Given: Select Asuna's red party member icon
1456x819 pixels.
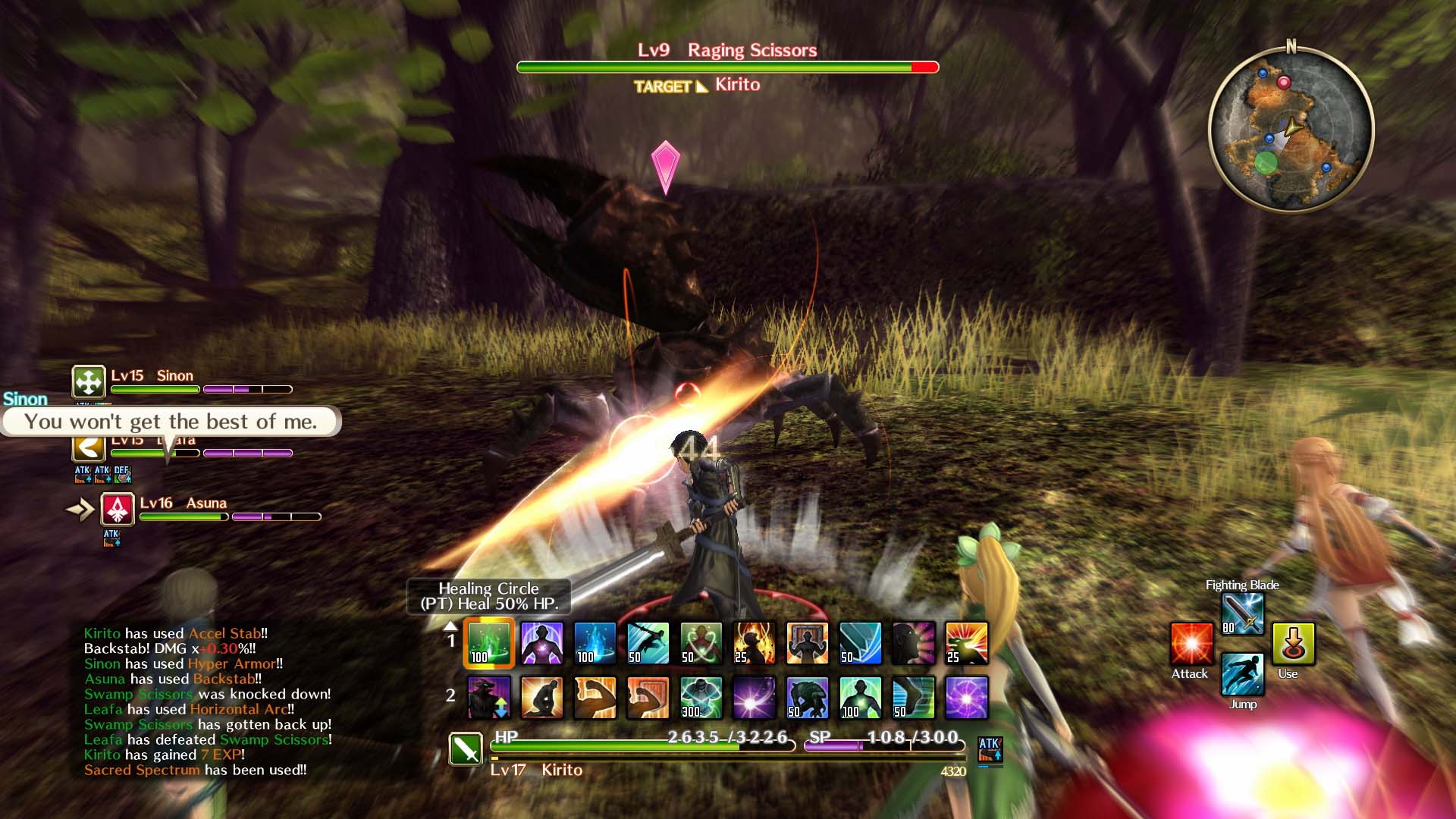Looking at the screenshot, I should point(118,510).
